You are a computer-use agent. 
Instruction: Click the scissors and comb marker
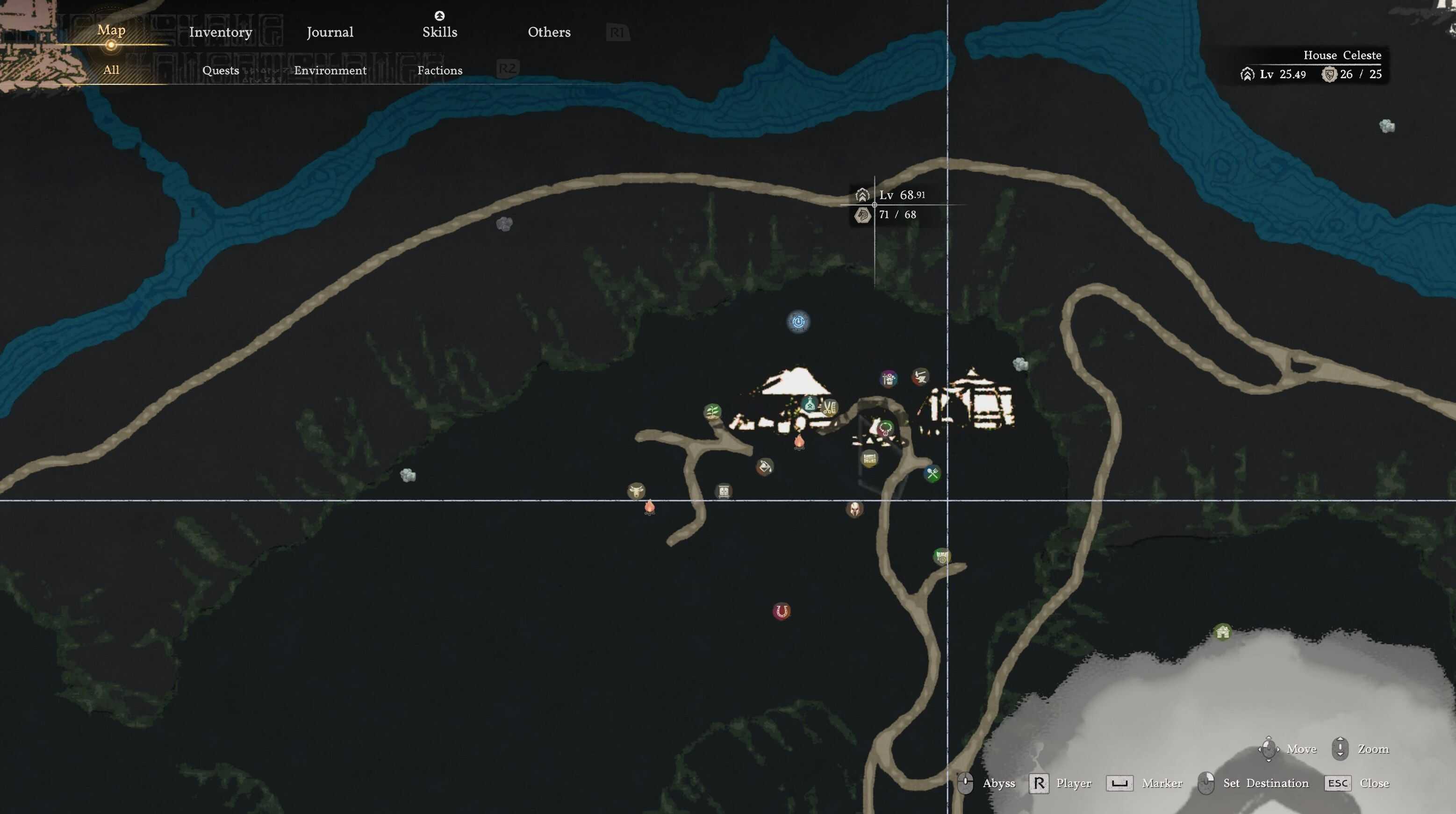(829, 407)
